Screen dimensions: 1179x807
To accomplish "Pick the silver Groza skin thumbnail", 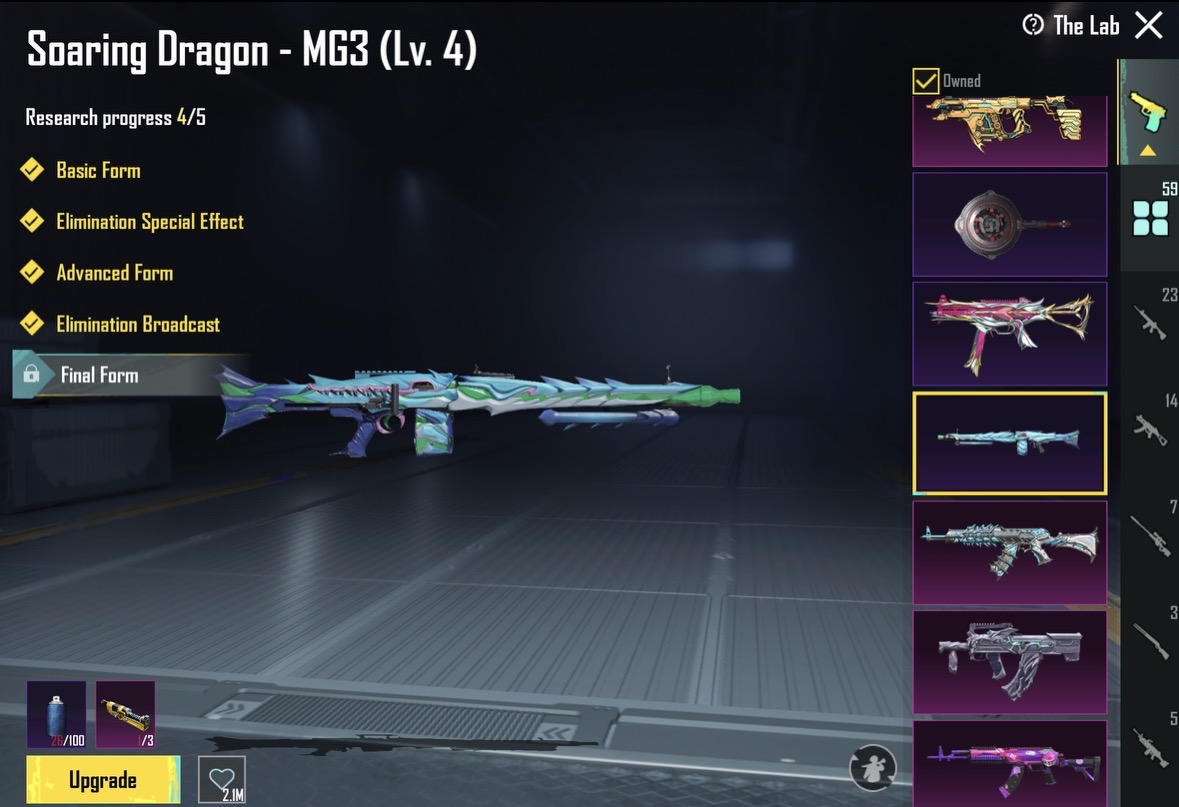I will 1010,662.
